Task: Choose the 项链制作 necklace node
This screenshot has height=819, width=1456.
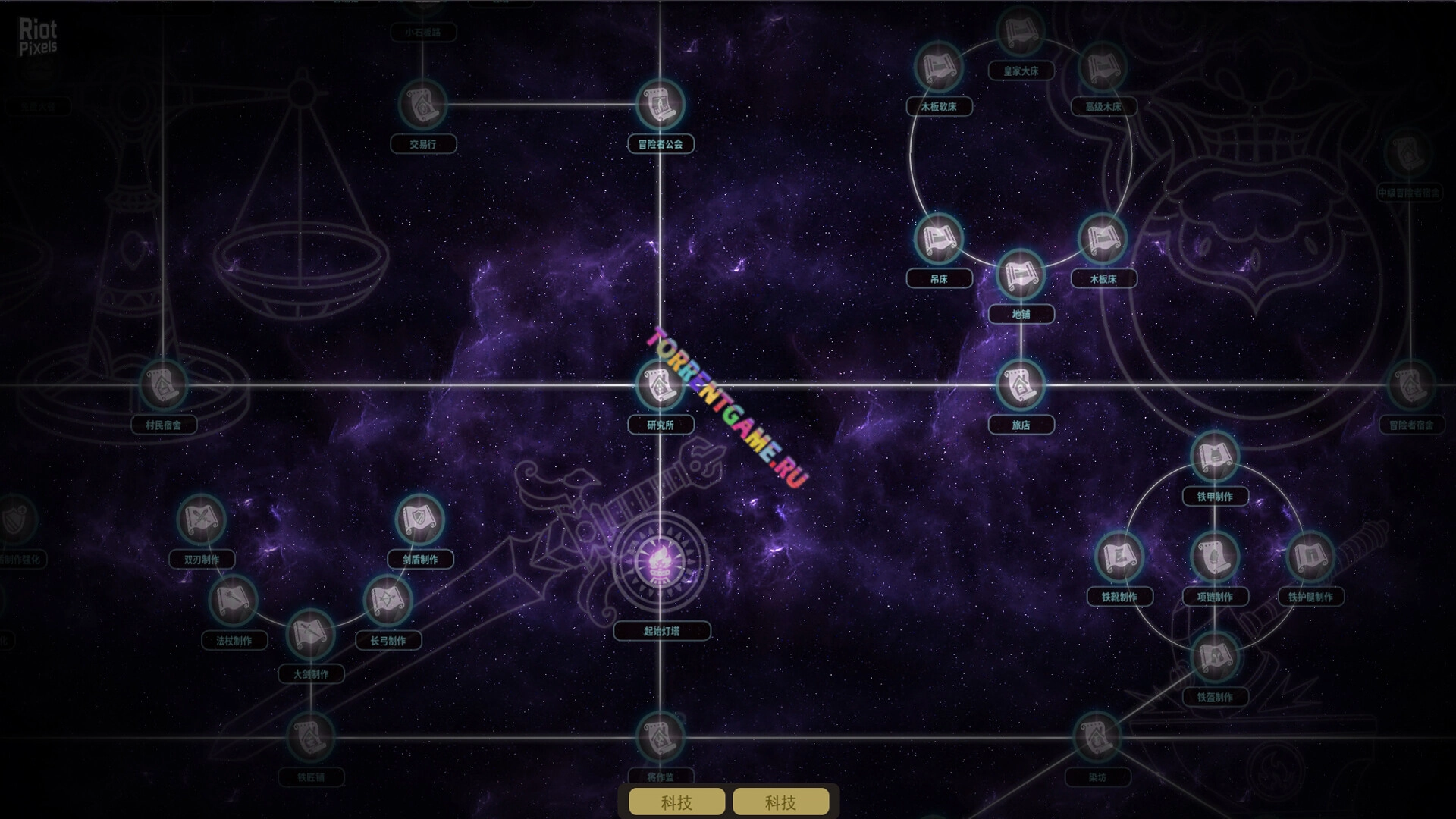Action: click(x=1215, y=557)
